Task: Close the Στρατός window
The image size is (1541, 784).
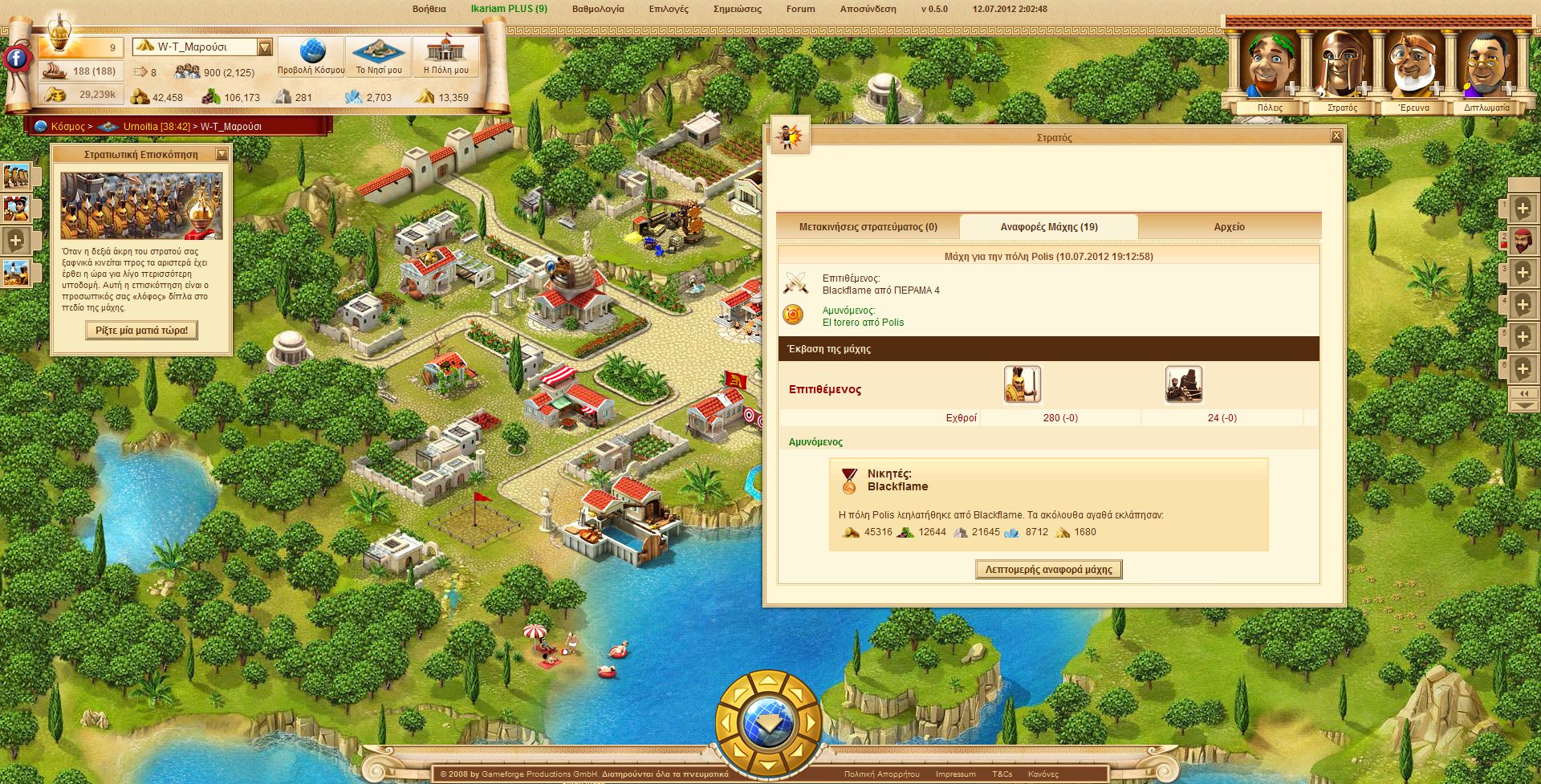Action: [x=1336, y=136]
